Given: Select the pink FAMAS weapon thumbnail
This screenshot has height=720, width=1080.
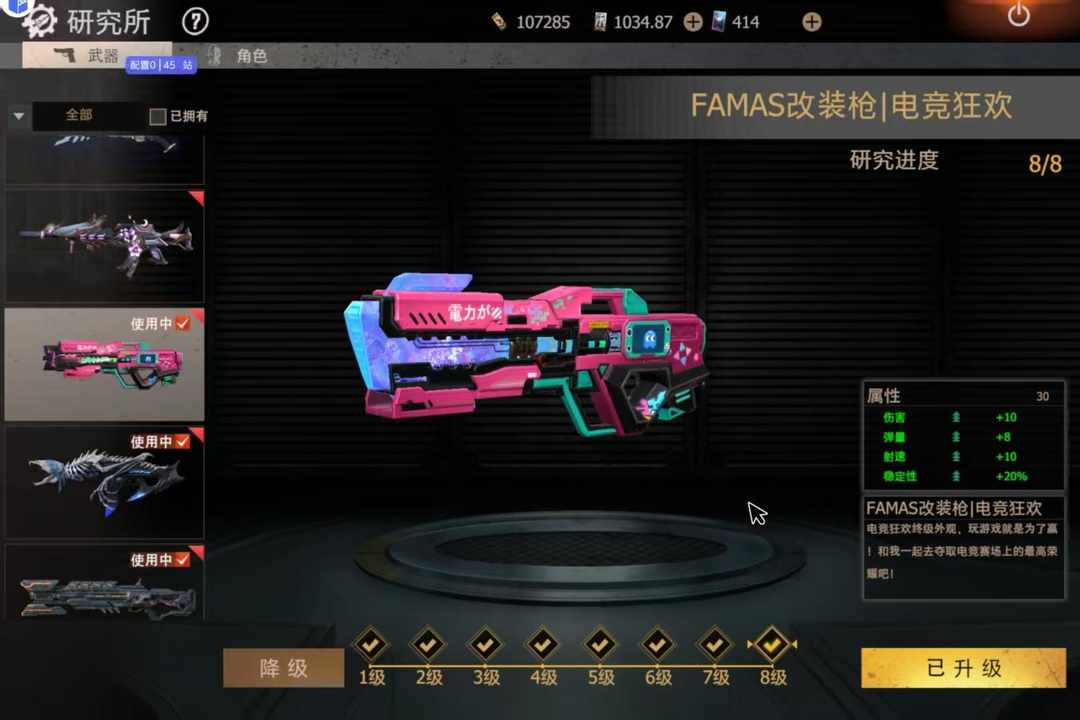Looking at the screenshot, I should (x=104, y=364).
